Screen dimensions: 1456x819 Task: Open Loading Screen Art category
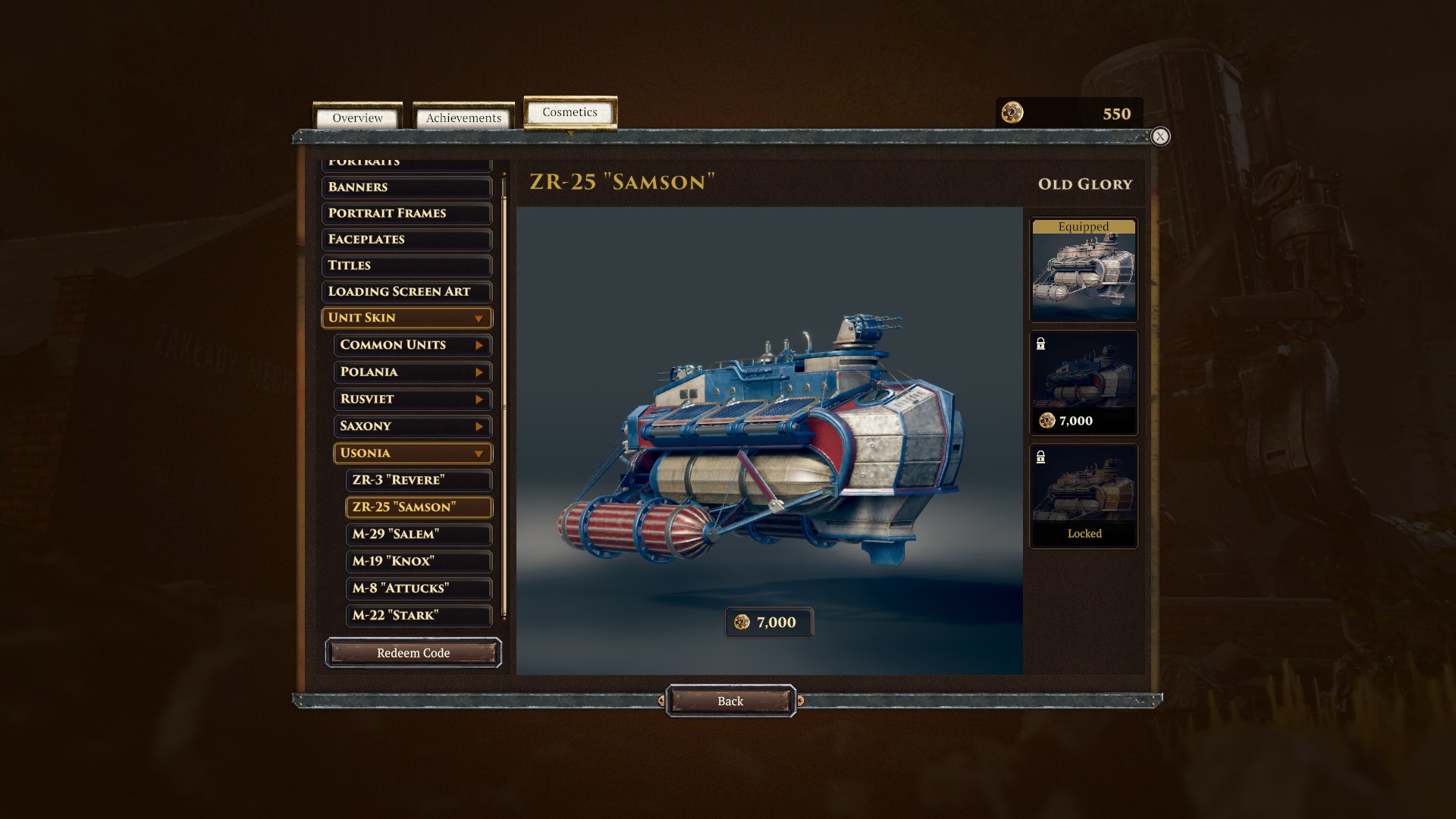[x=406, y=292]
